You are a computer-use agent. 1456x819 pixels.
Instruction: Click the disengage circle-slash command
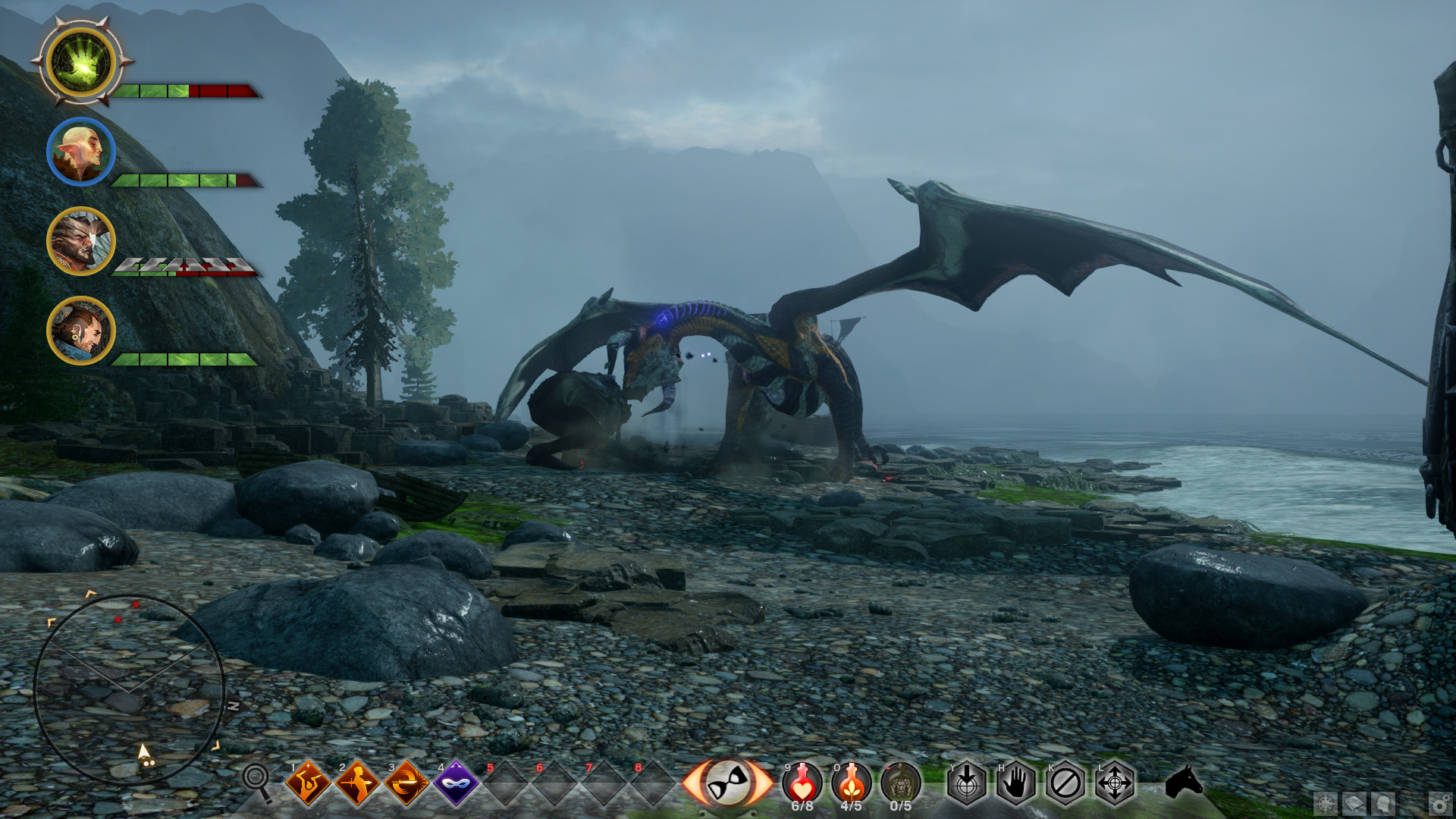(x=1065, y=783)
